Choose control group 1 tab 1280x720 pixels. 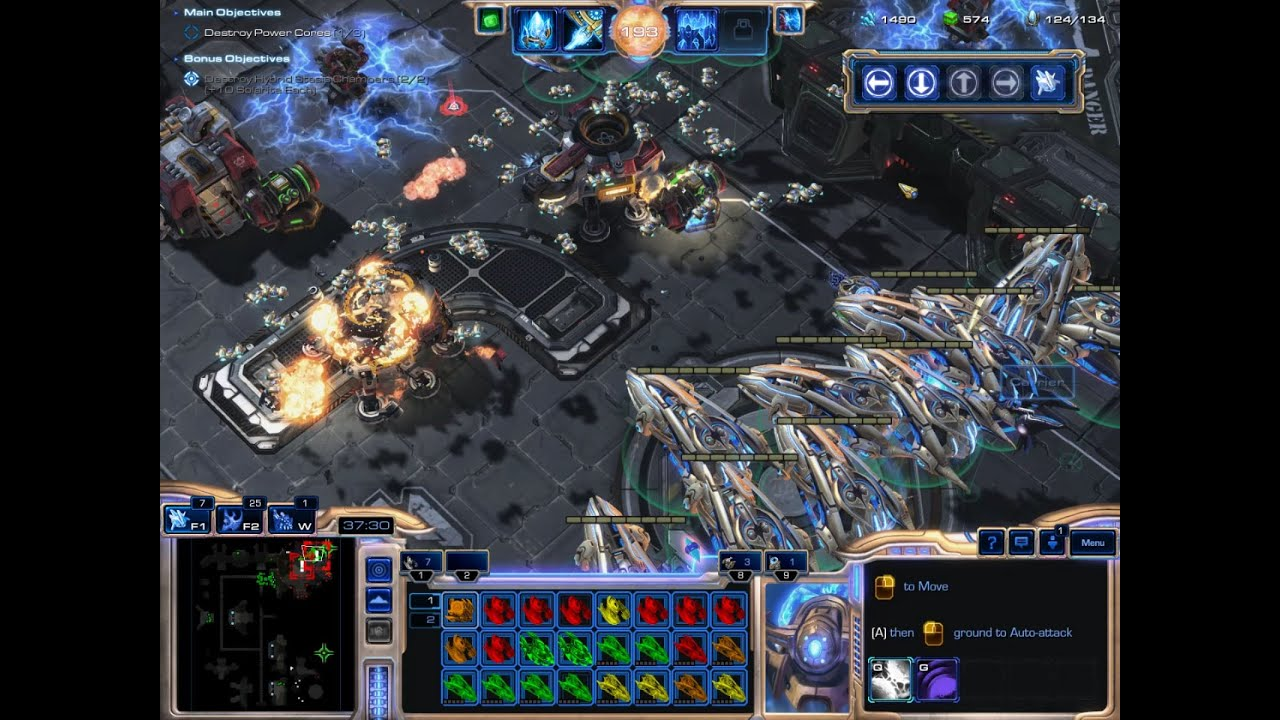pyautogui.click(x=421, y=564)
